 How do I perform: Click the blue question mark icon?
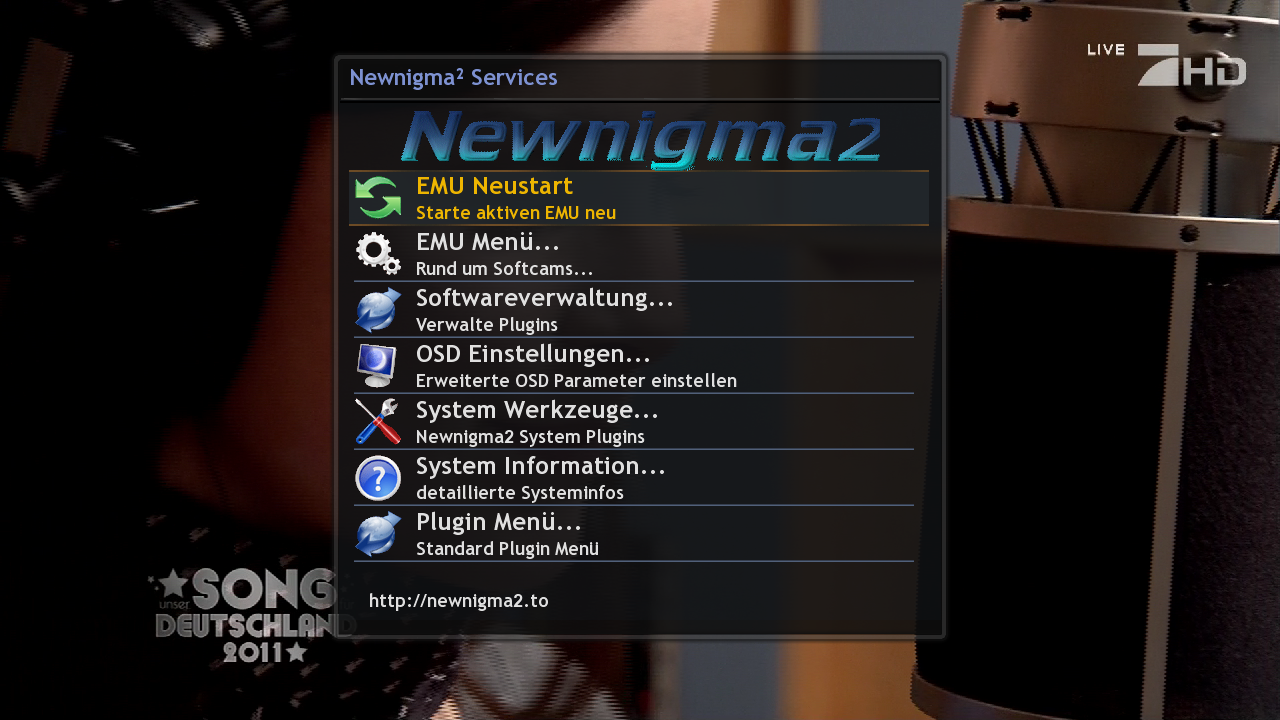pyautogui.click(x=378, y=478)
